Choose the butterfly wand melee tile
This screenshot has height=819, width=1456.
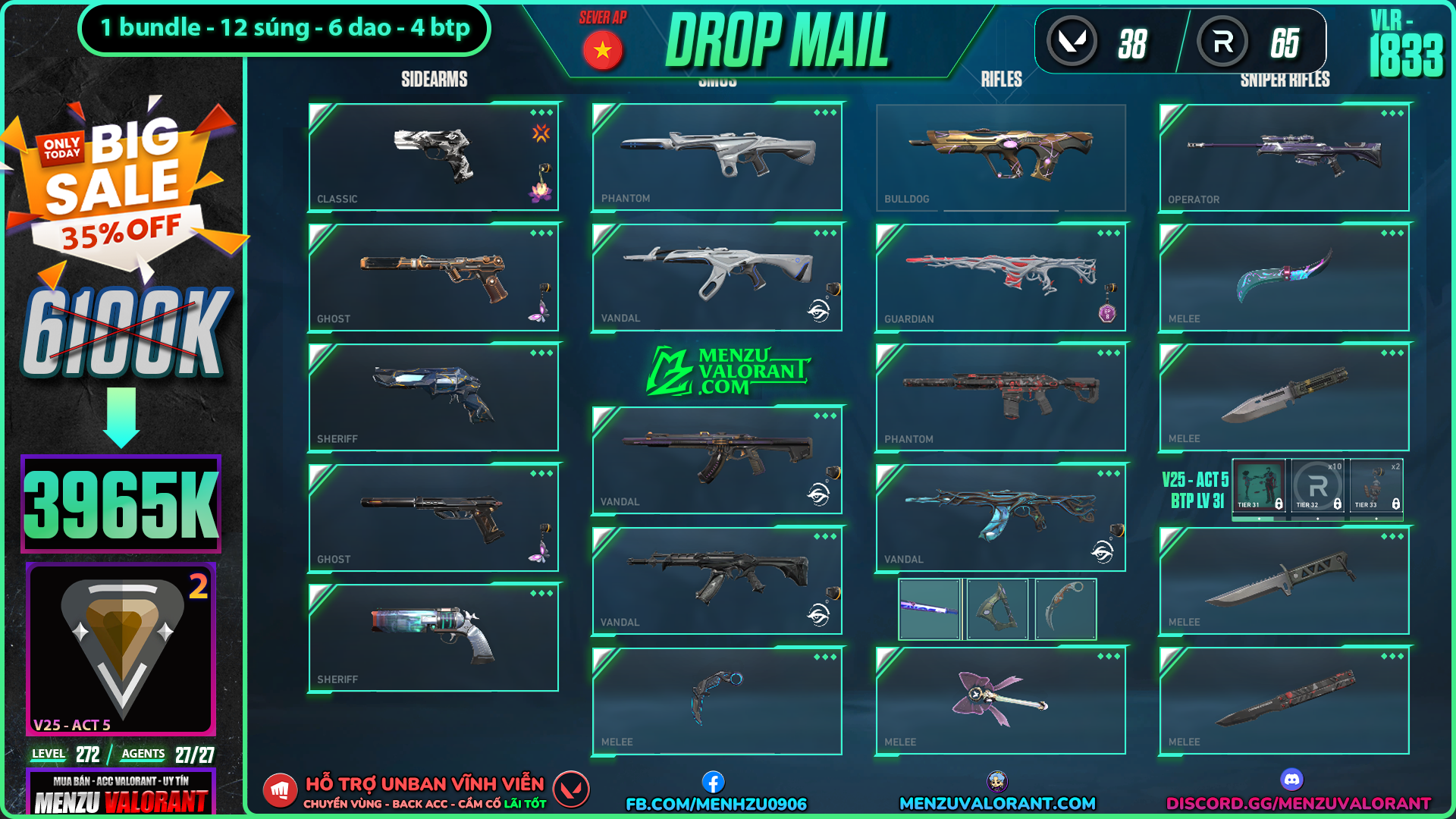coord(1000,701)
